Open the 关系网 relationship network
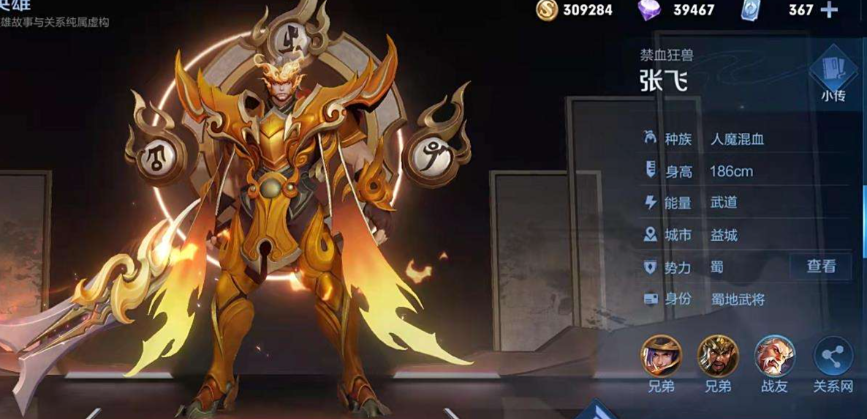The height and width of the screenshot is (419, 867). (x=832, y=356)
